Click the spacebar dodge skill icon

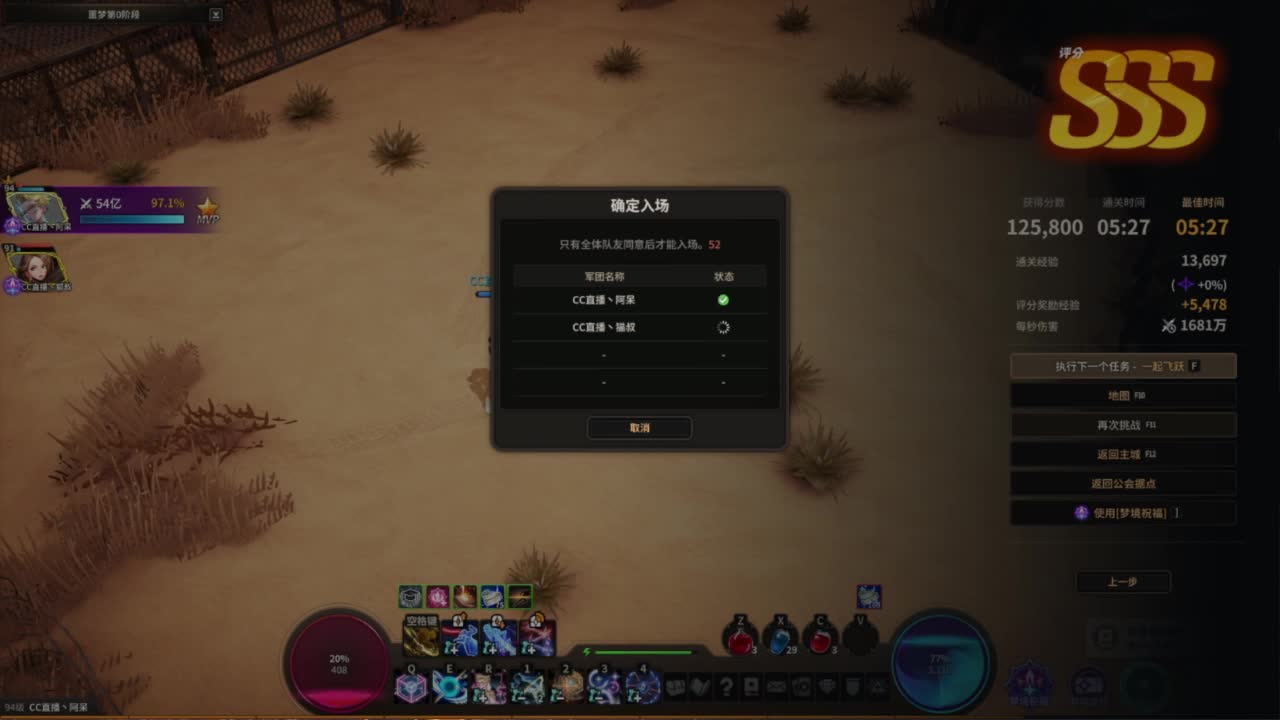coord(420,636)
